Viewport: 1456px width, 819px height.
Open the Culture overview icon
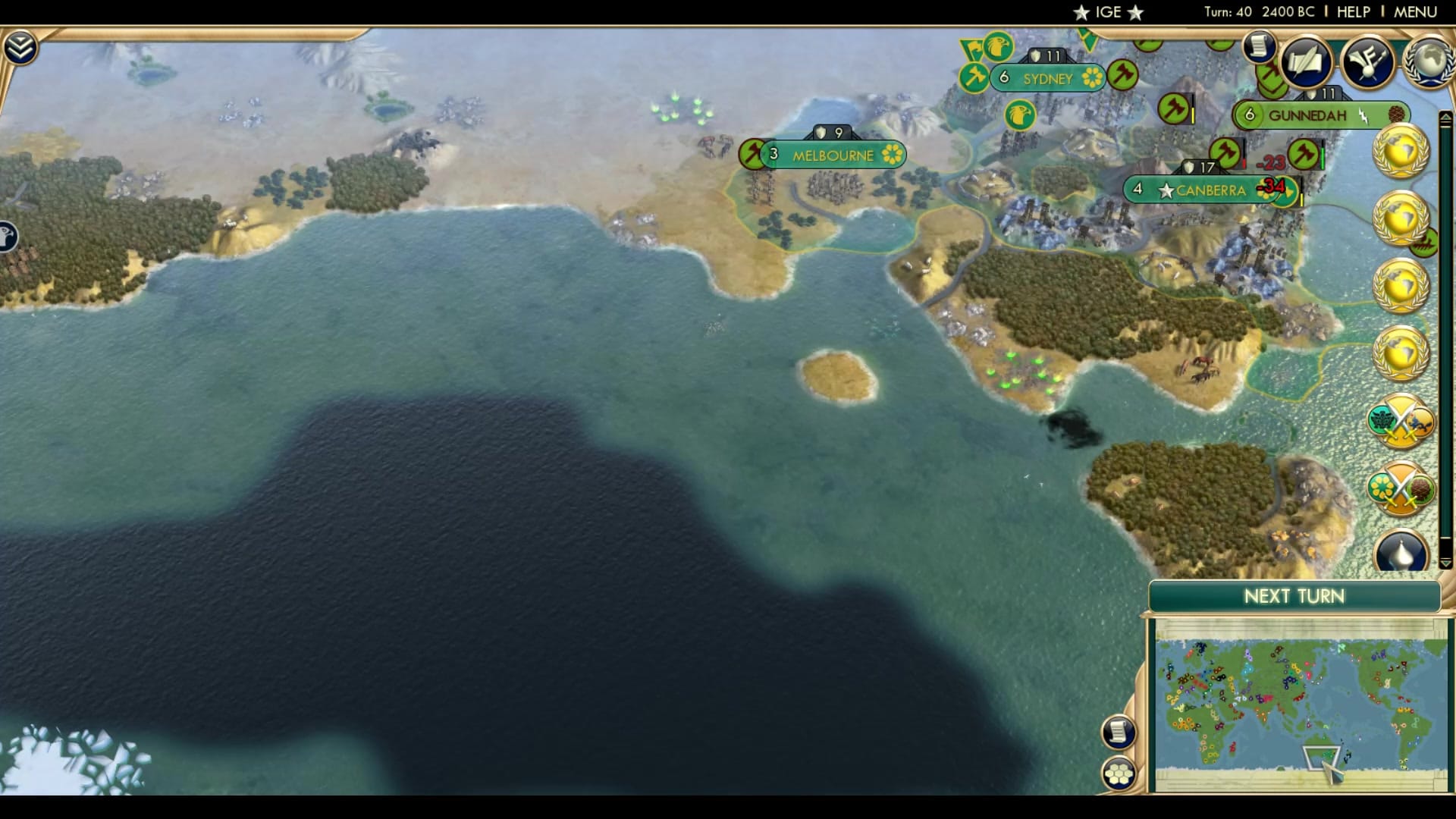click(x=1369, y=61)
